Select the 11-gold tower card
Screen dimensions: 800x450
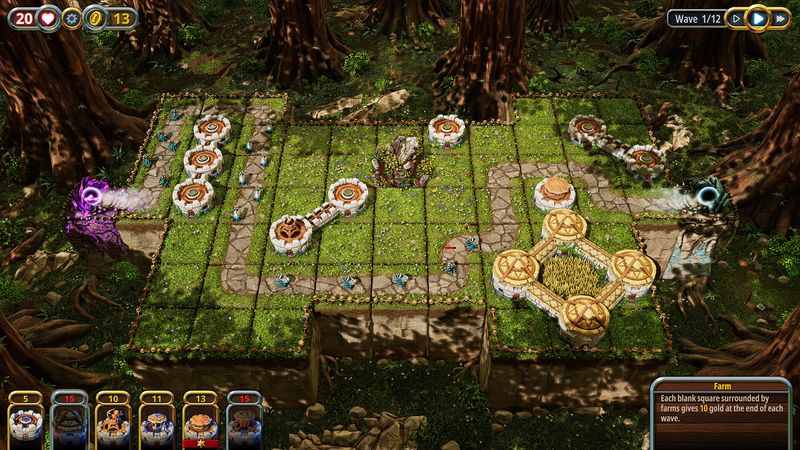(x=154, y=421)
